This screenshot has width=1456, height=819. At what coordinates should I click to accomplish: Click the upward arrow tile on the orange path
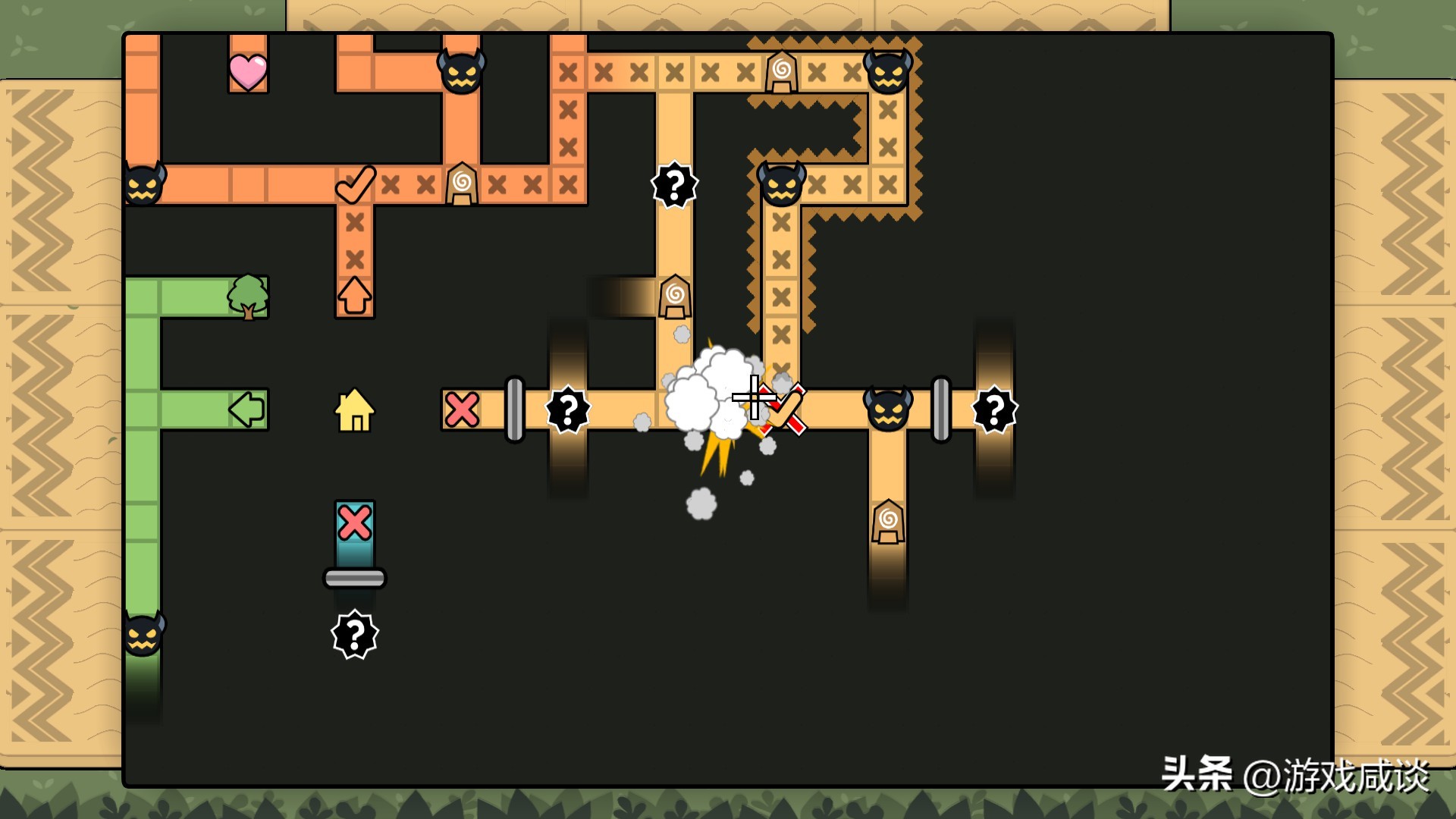pyautogui.click(x=355, y=296)
